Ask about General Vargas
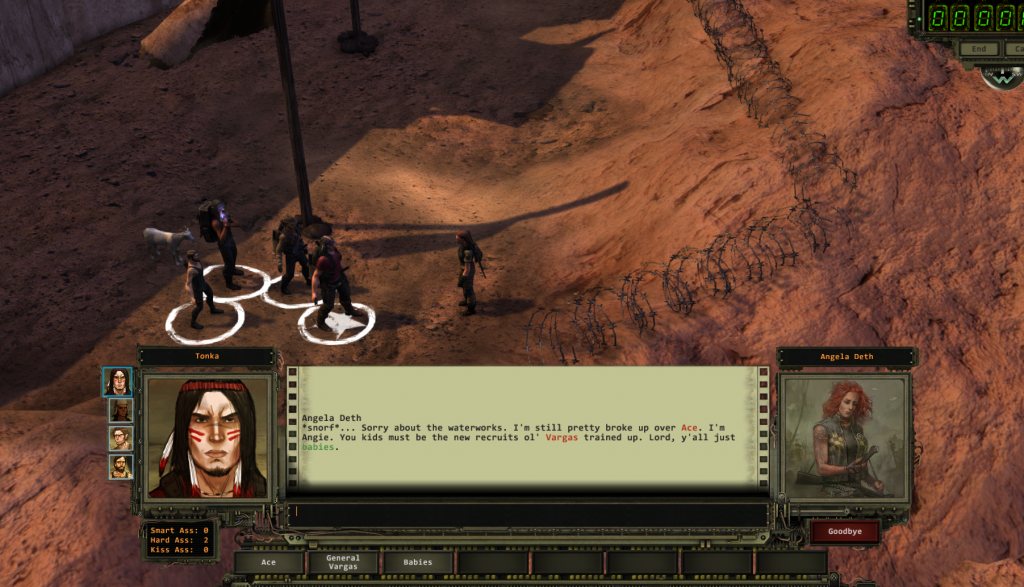The image size is (1024, 587). click(342, 562)
